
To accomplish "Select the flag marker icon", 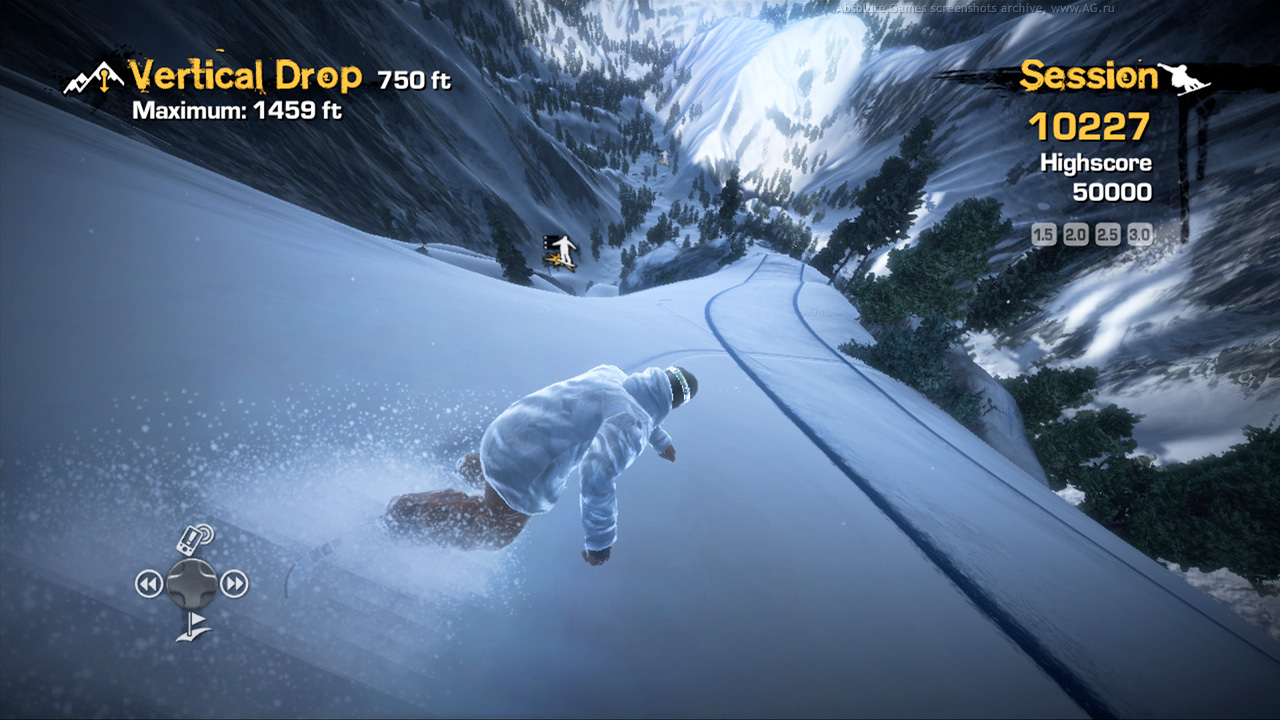I will tap(192, 627).
